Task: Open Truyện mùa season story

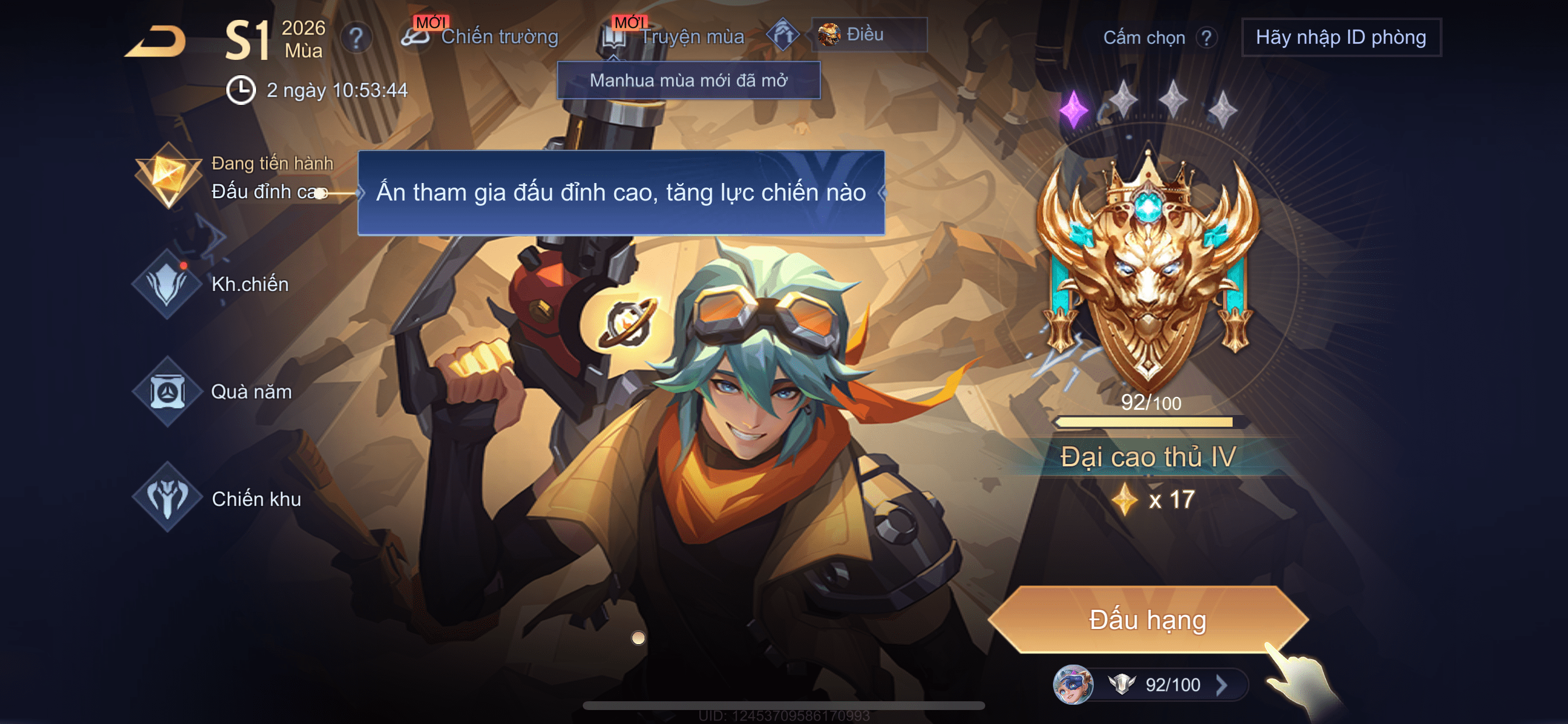Action: click(x=674, y=37)
